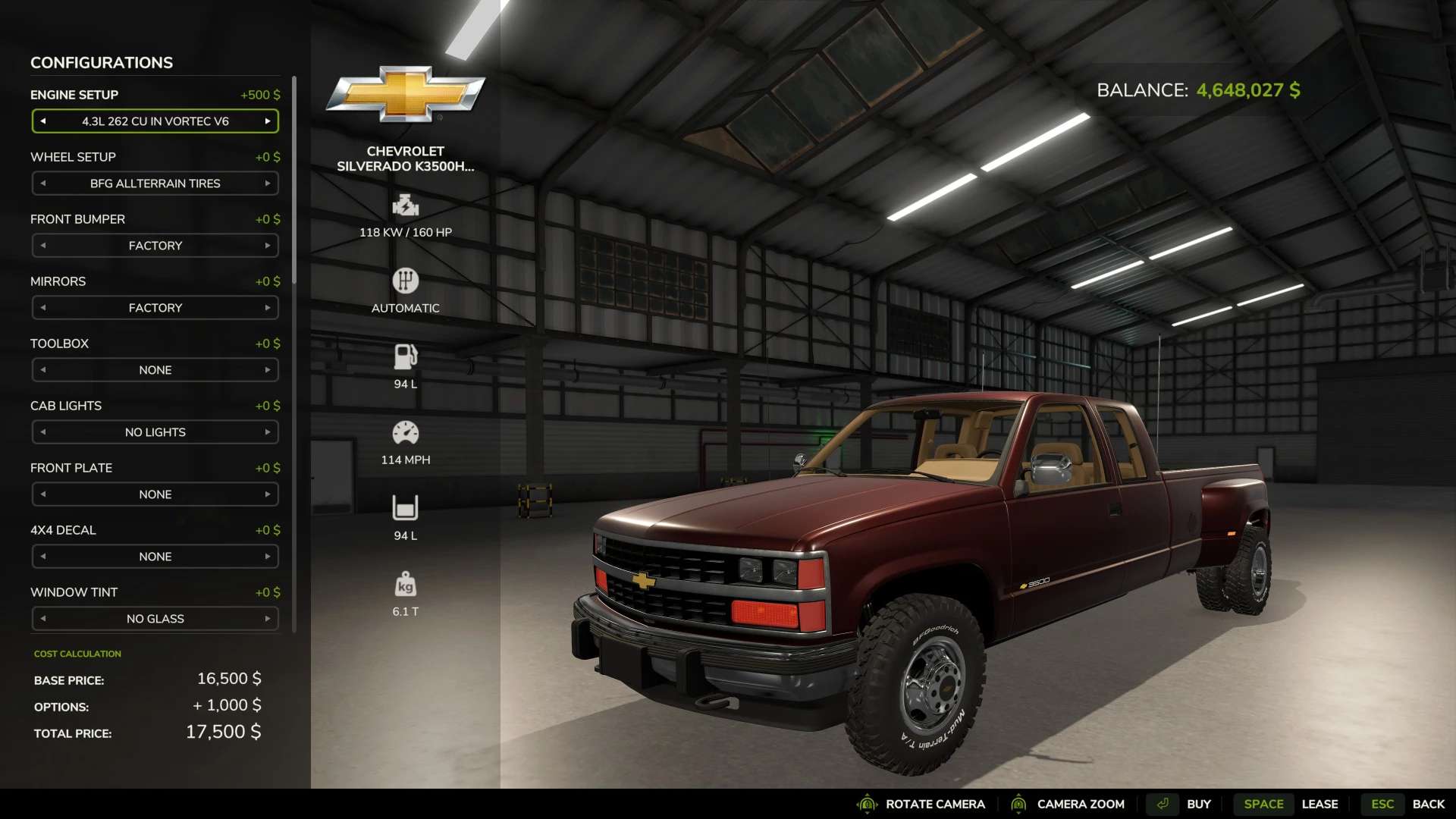The width and height of the screenshot is (1456, 819).
Task: Switch to next Wheel Setup option
Action: tap(268, 184)
